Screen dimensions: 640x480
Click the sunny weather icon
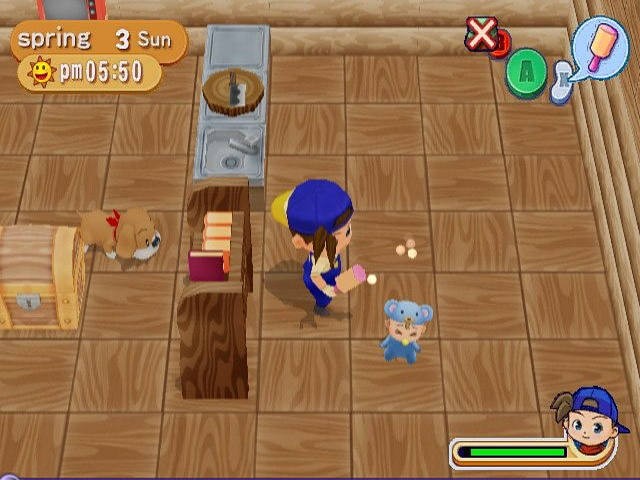41,72
